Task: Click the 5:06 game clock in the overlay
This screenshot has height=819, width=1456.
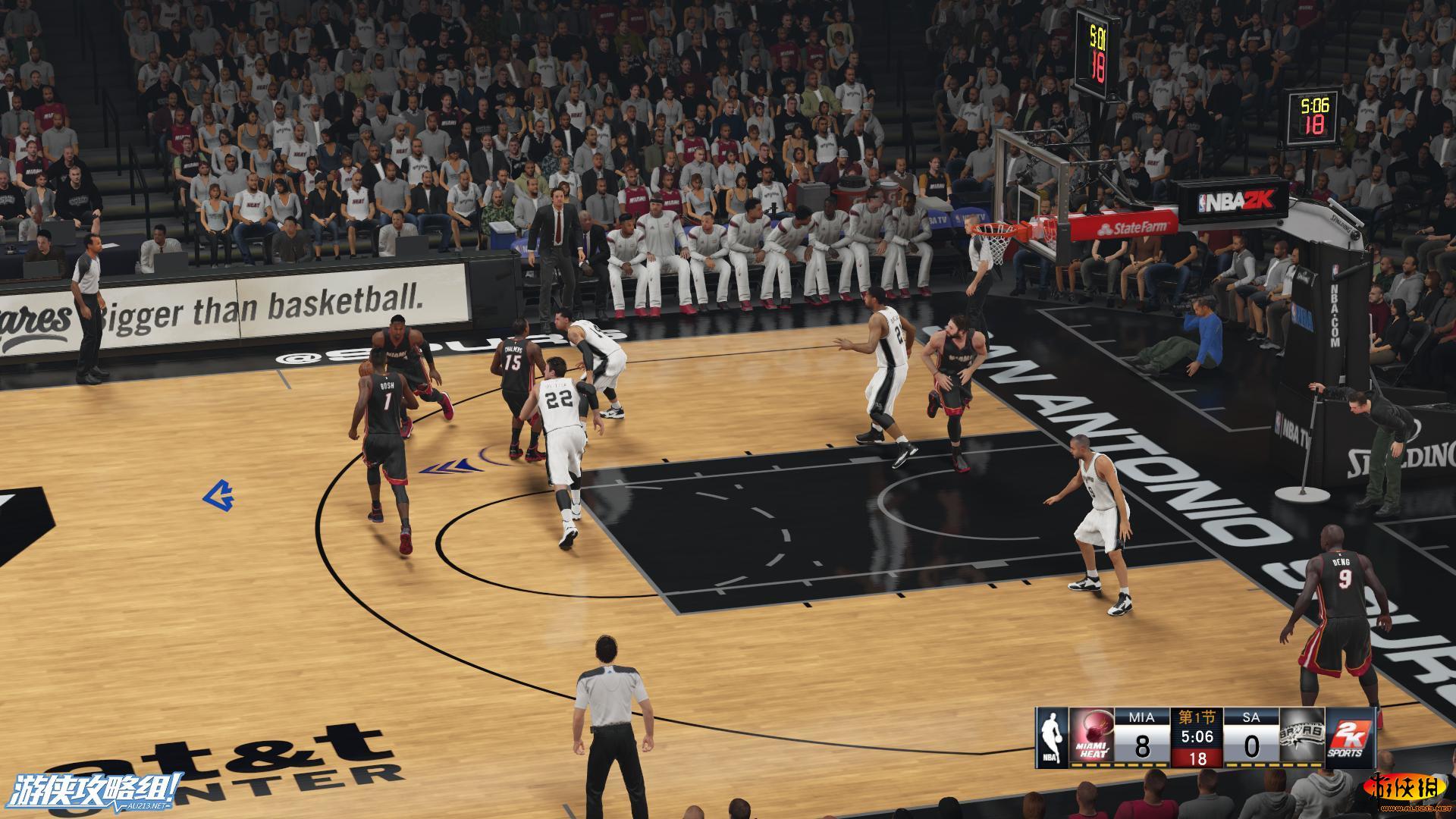Action: (1196, 737)
